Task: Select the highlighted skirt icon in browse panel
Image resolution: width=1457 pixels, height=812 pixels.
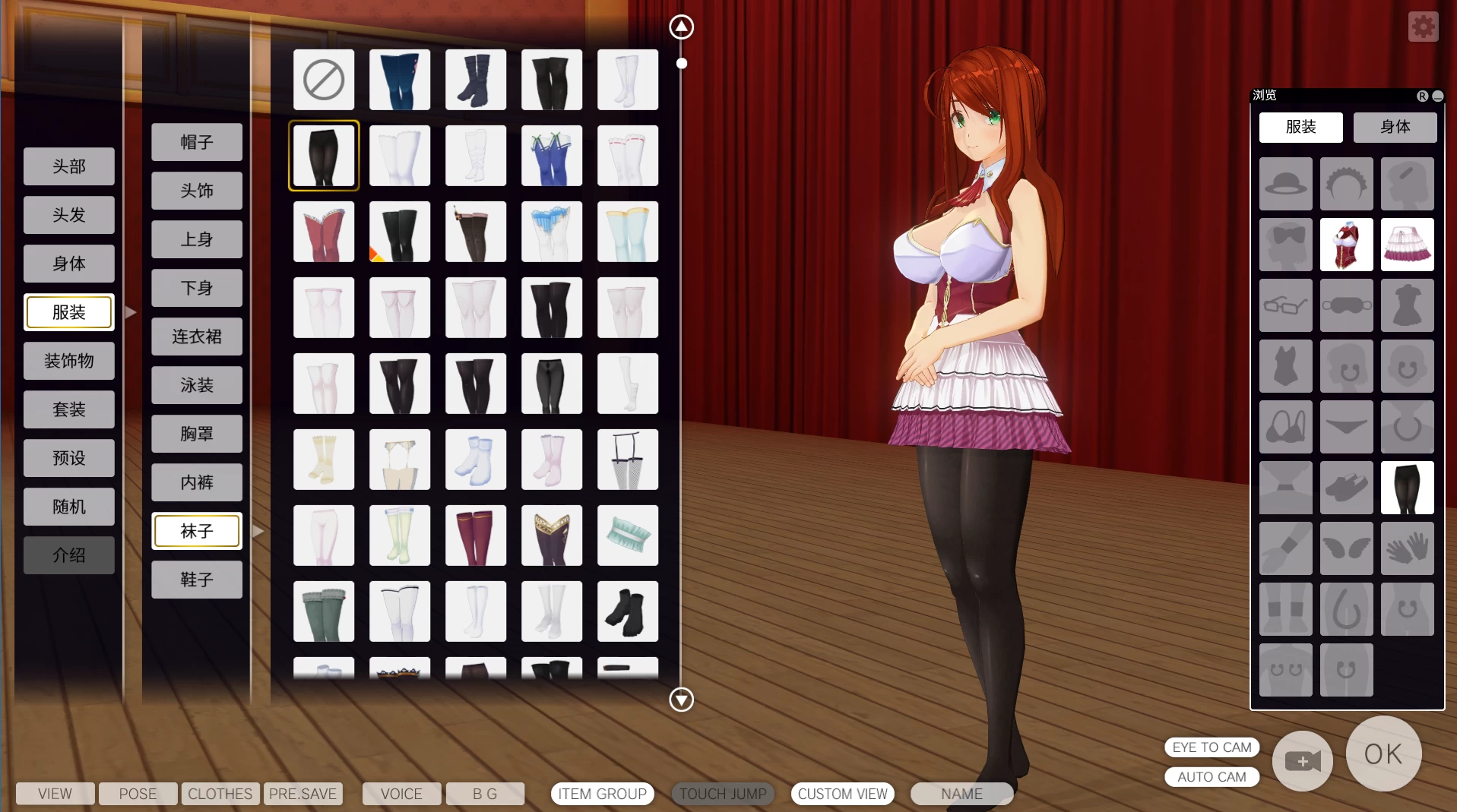Action: (1407, 245)
